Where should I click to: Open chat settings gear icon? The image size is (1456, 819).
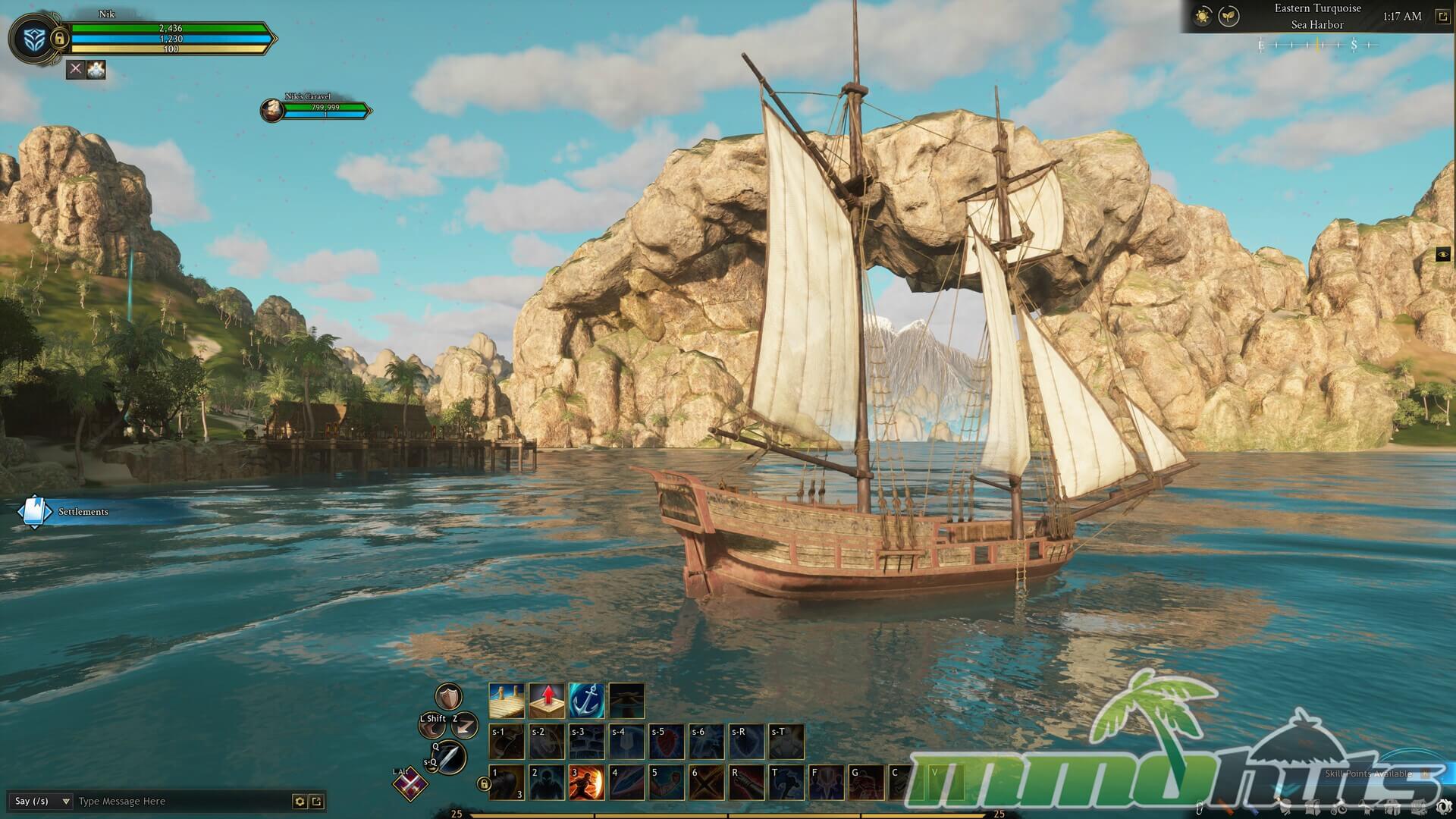point(300,801)
